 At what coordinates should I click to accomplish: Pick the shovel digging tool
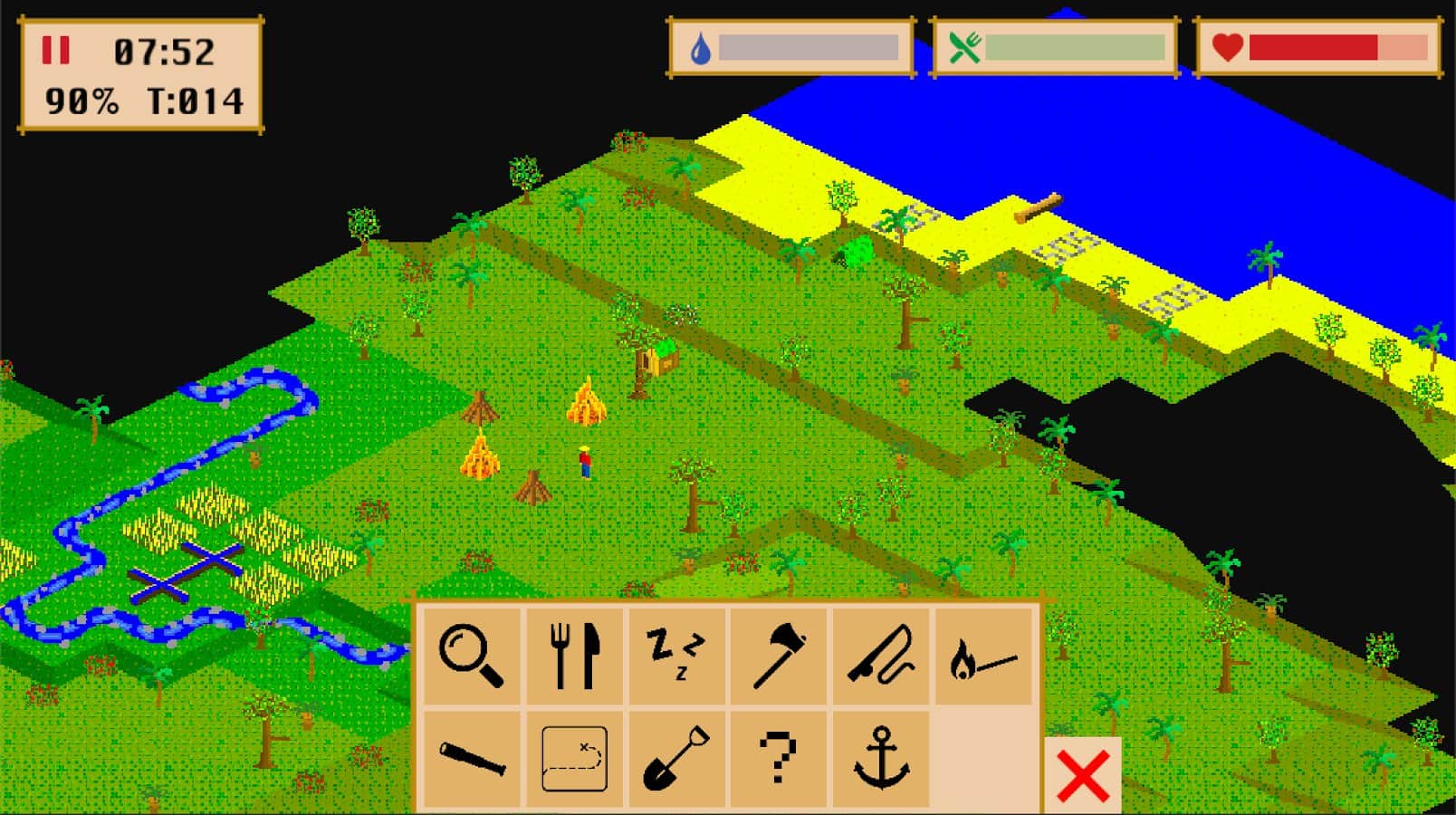[676, 759]
